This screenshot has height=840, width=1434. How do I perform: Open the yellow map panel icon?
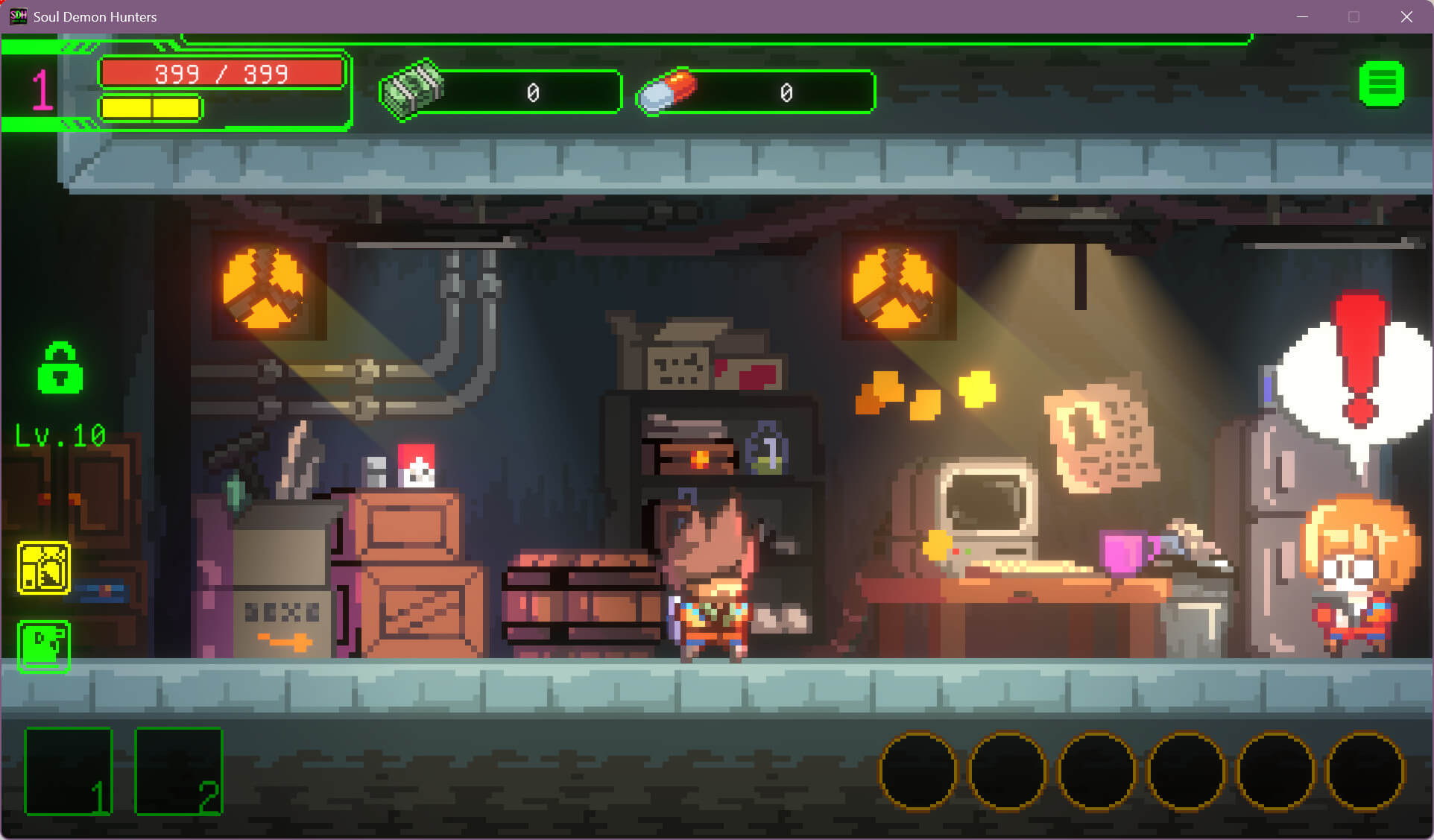click(x=44, y=568)
